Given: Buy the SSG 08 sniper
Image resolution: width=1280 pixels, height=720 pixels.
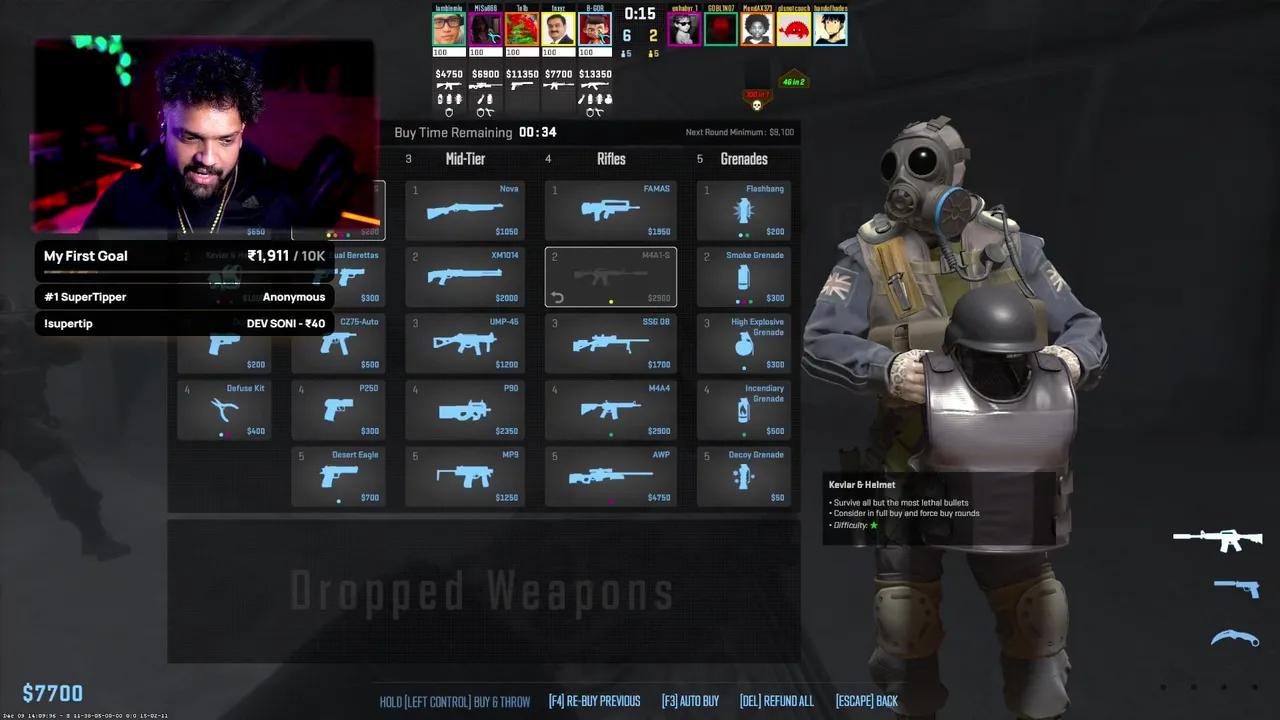Looking at the screenshot, I should click(611, 343).
